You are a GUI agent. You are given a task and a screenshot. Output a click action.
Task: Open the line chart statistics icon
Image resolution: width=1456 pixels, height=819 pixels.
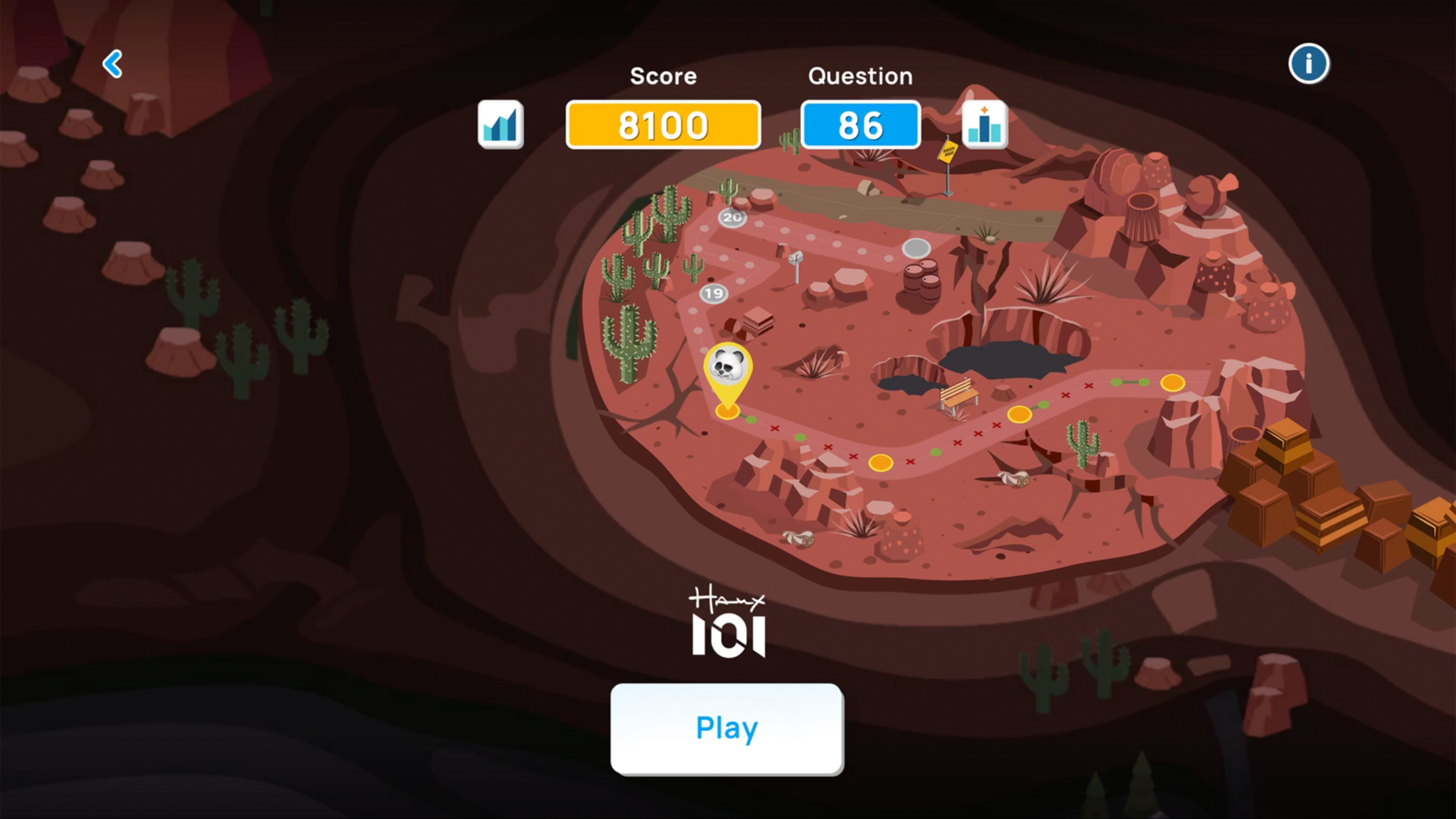[500, 124]
